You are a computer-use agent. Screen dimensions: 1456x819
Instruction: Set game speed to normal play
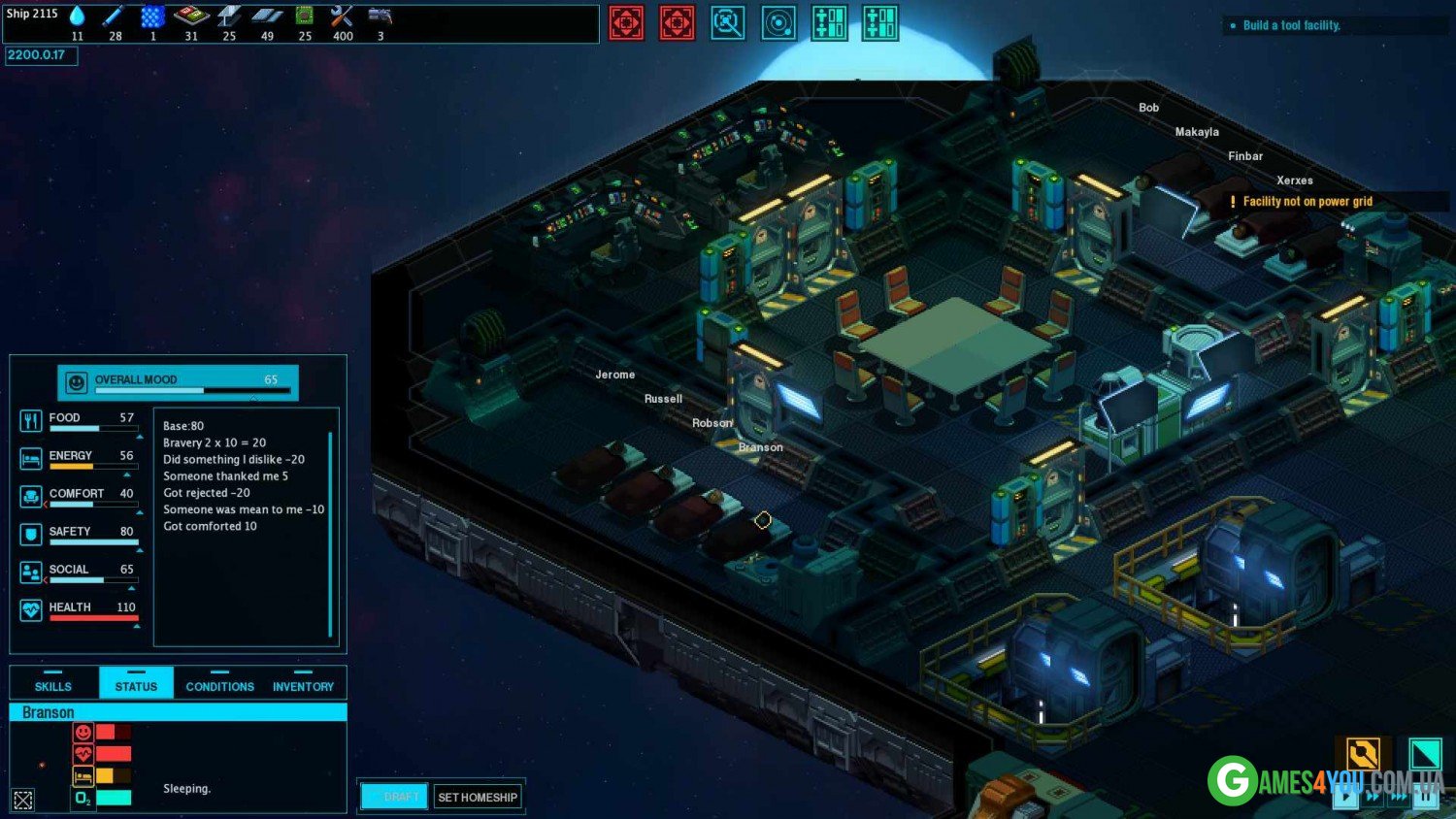(1345, 797)
